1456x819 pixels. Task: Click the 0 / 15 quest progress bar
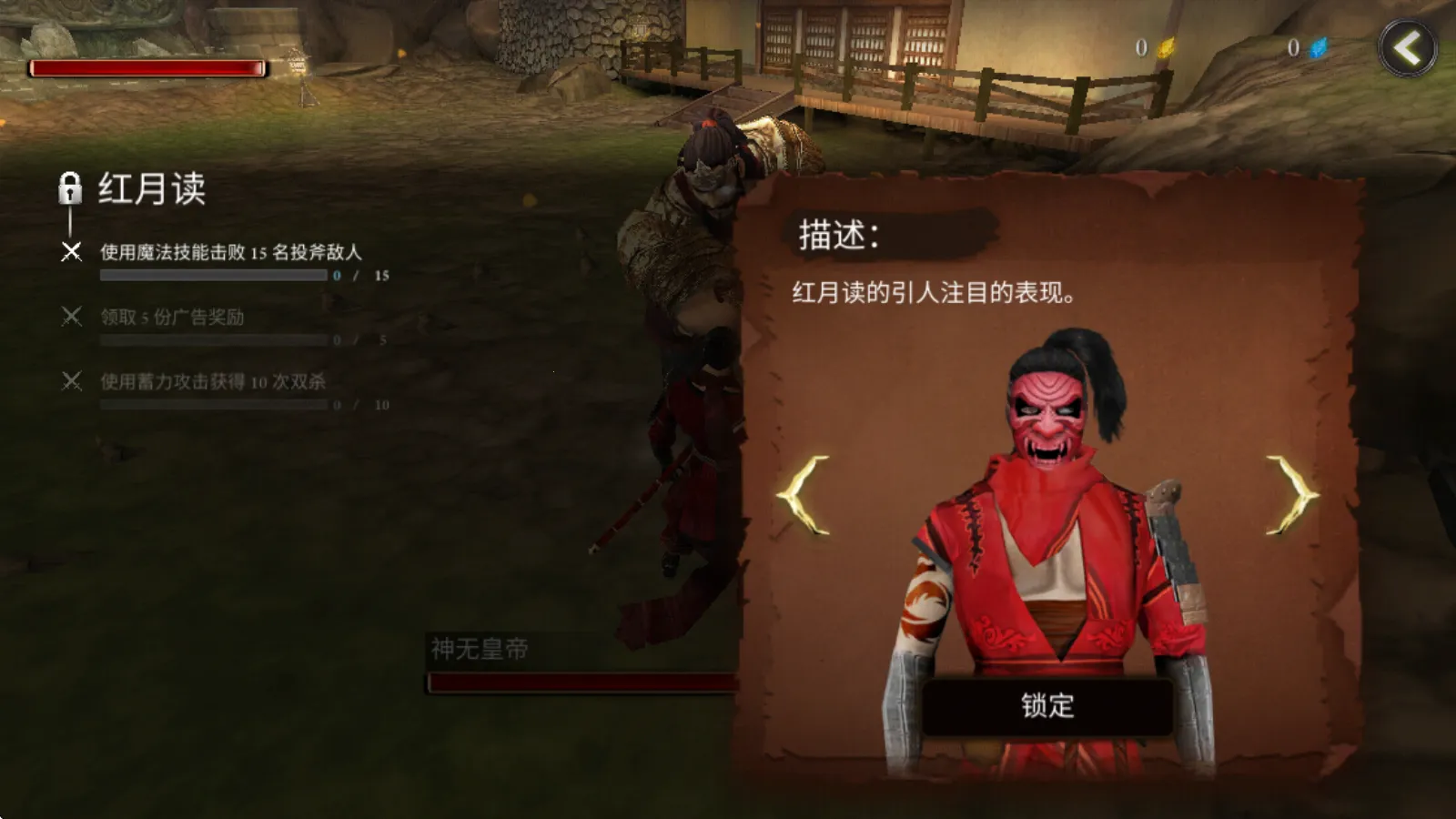[x=214, y=275]
